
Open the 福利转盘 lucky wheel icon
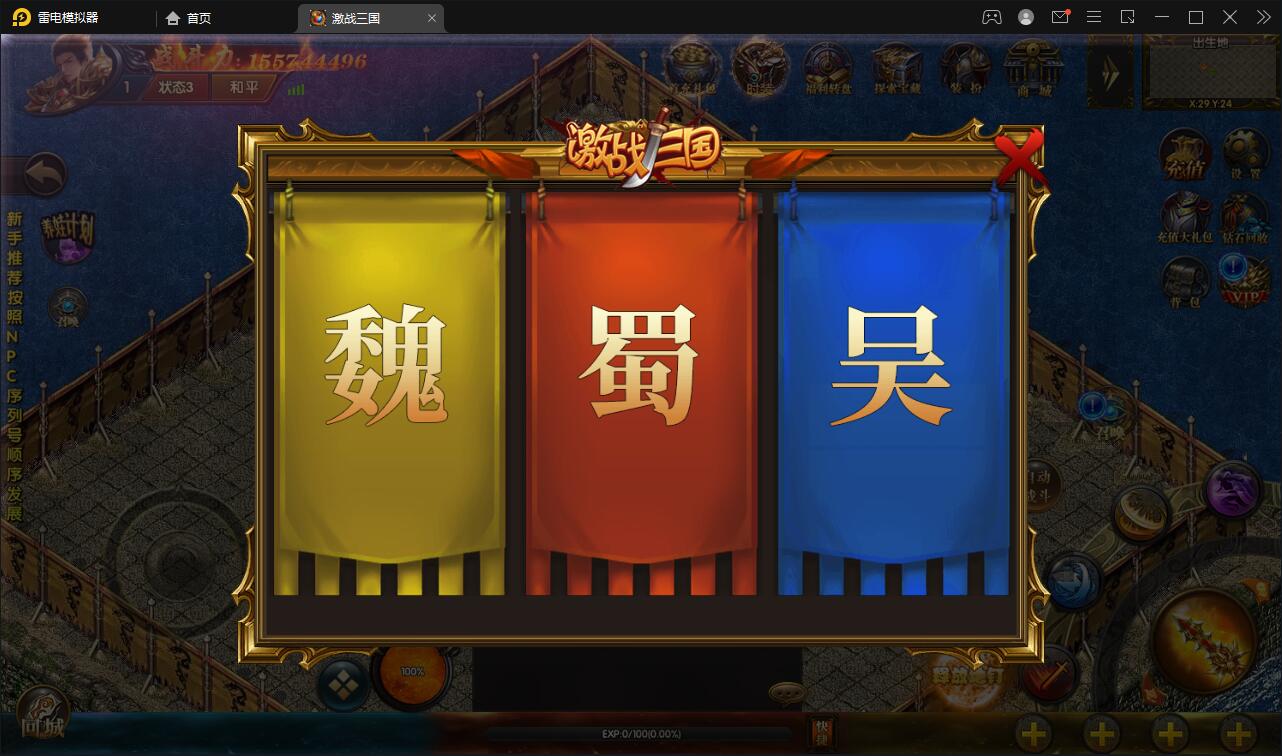tap(827, 63)
